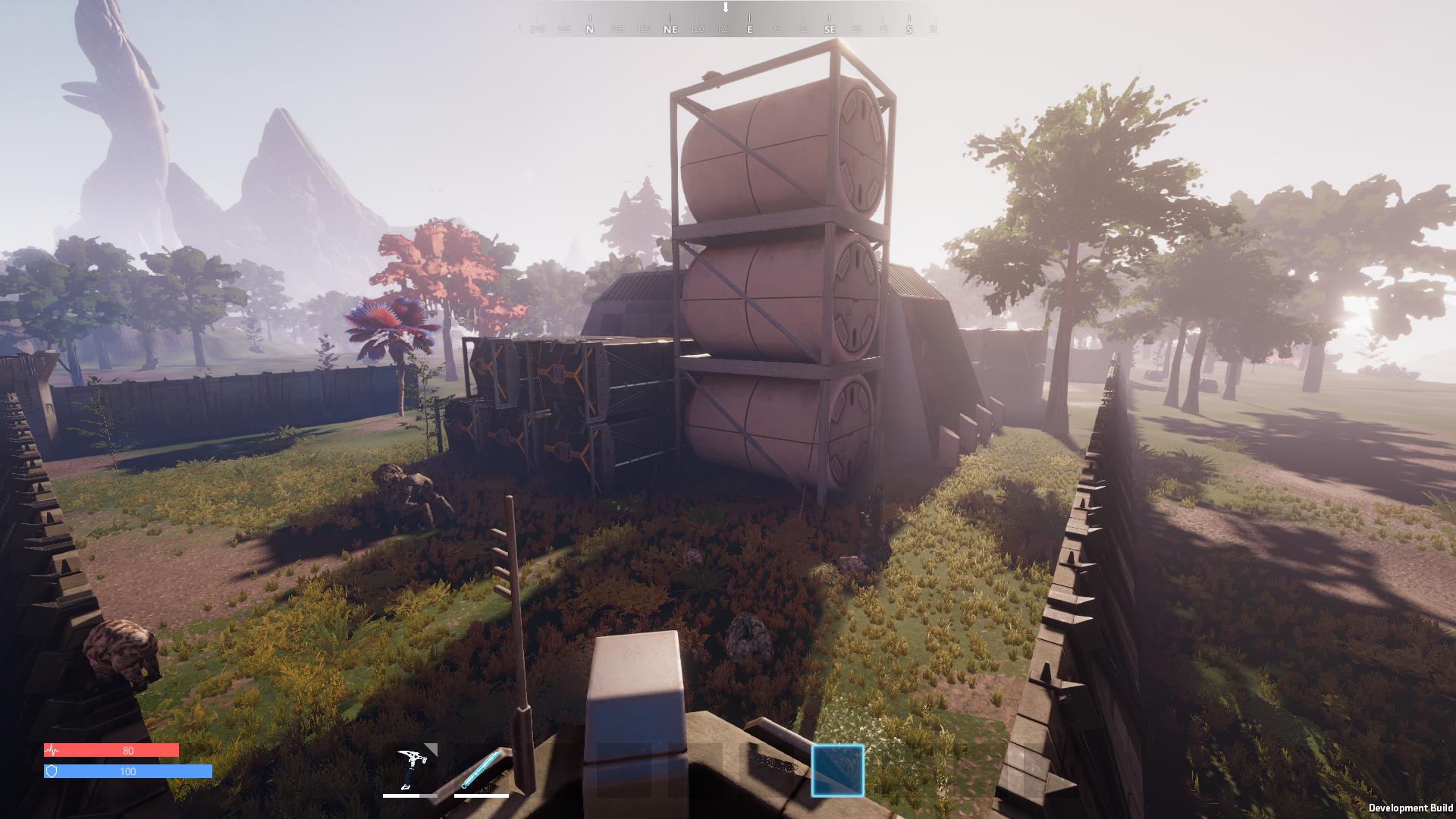The image size is (1456, 819).
Task: Equip the glowing blue rod item
Action: 482,768
